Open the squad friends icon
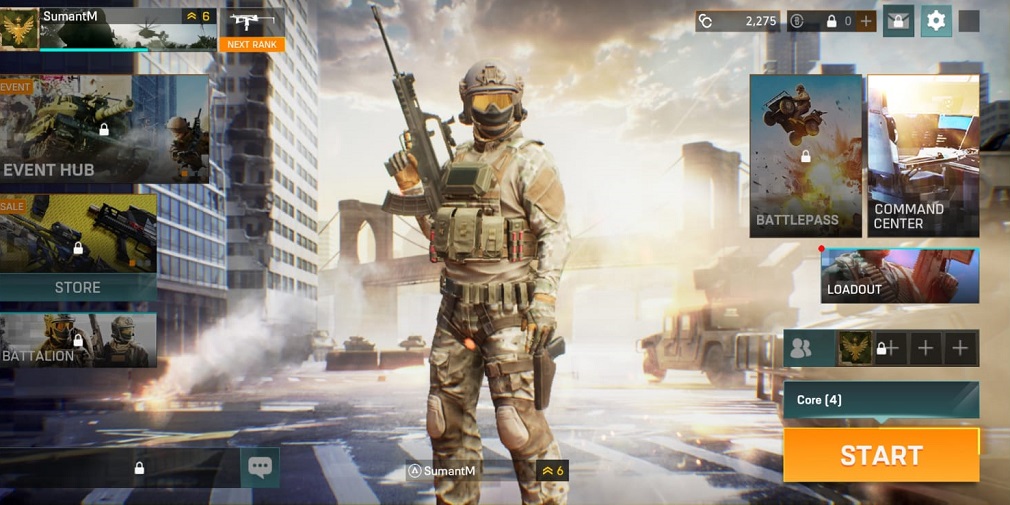This screenshot has height=505, width=1010. 801,348
